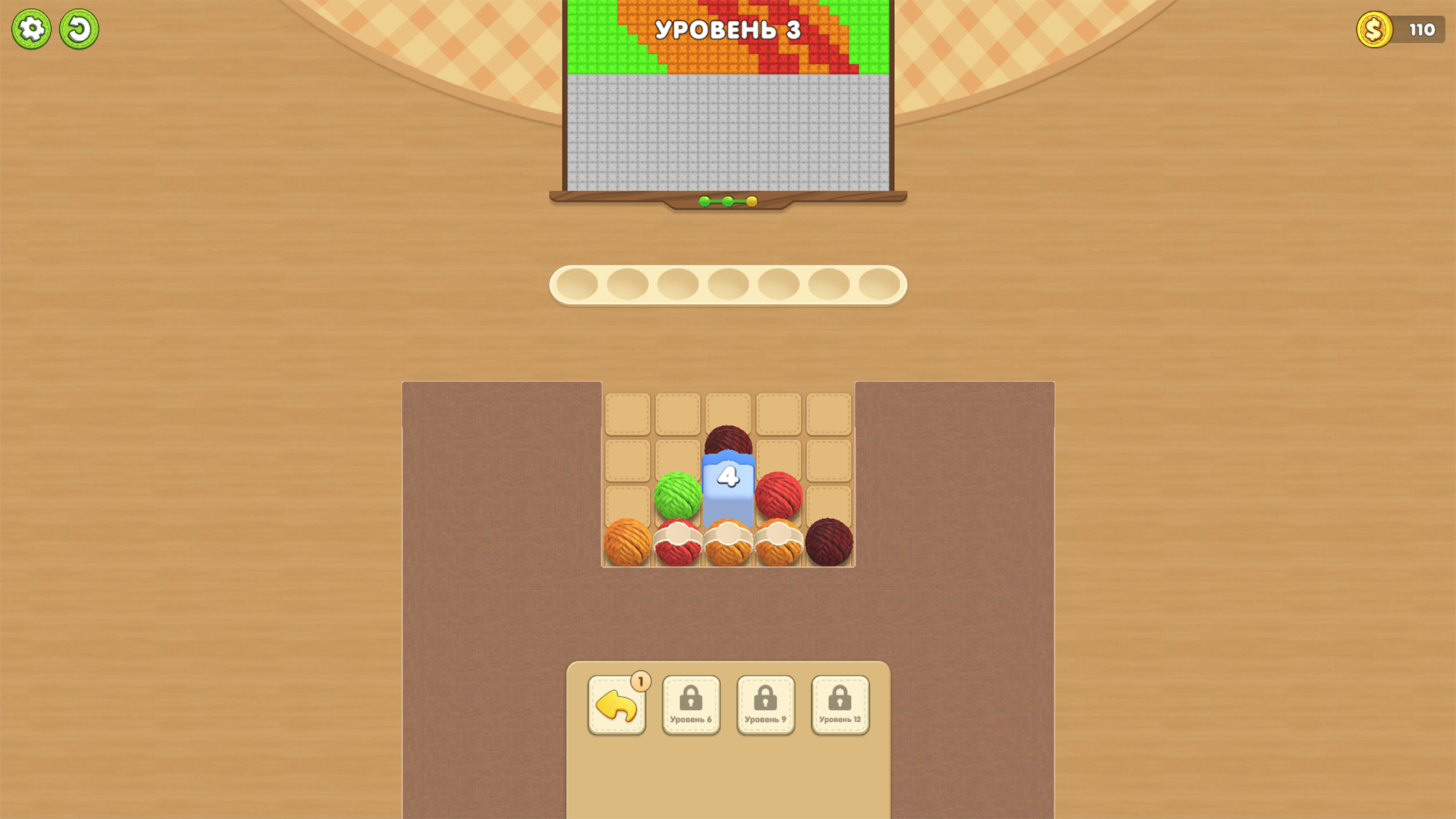1456x819 pixels.
Task: Open the settings gear icon
Action: tap(31, 29)
